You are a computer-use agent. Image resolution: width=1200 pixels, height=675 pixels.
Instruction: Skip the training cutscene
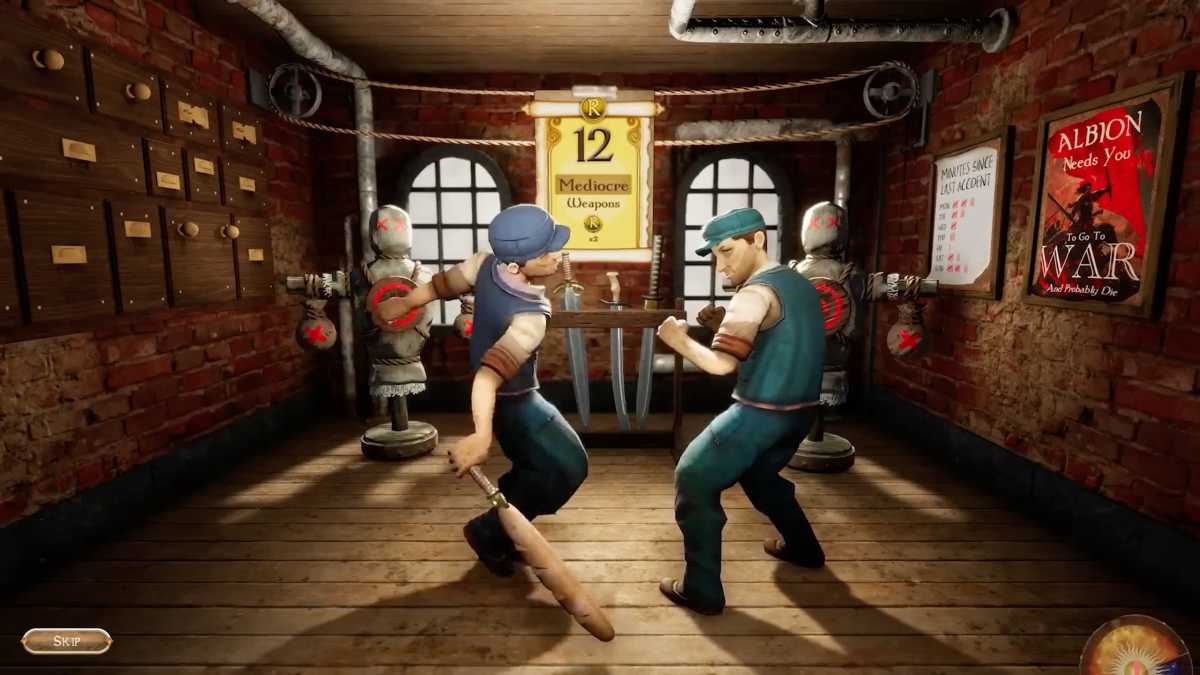click(66, 641)
